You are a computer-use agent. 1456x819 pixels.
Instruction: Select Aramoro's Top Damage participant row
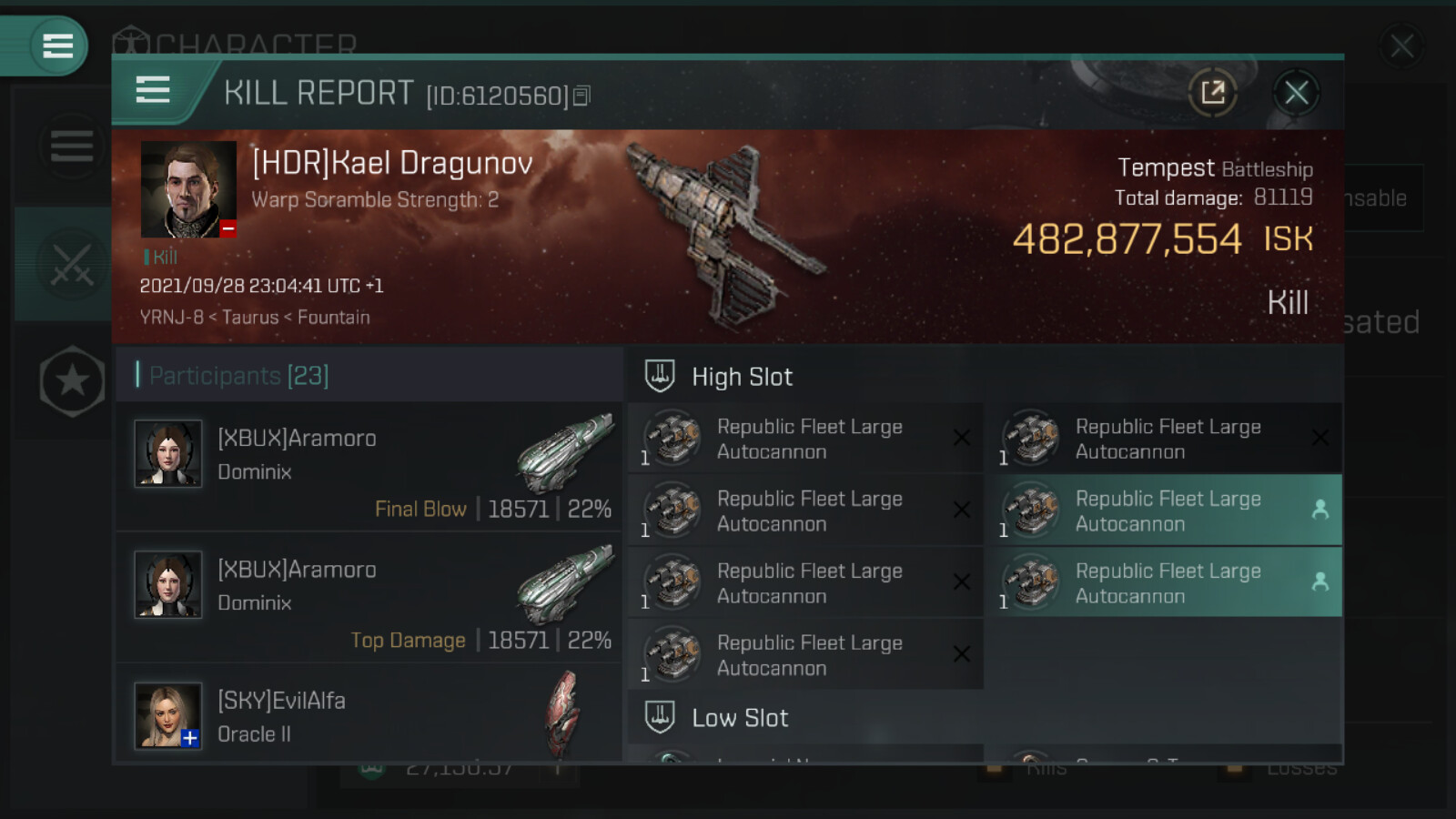click(x=369, y=598)
